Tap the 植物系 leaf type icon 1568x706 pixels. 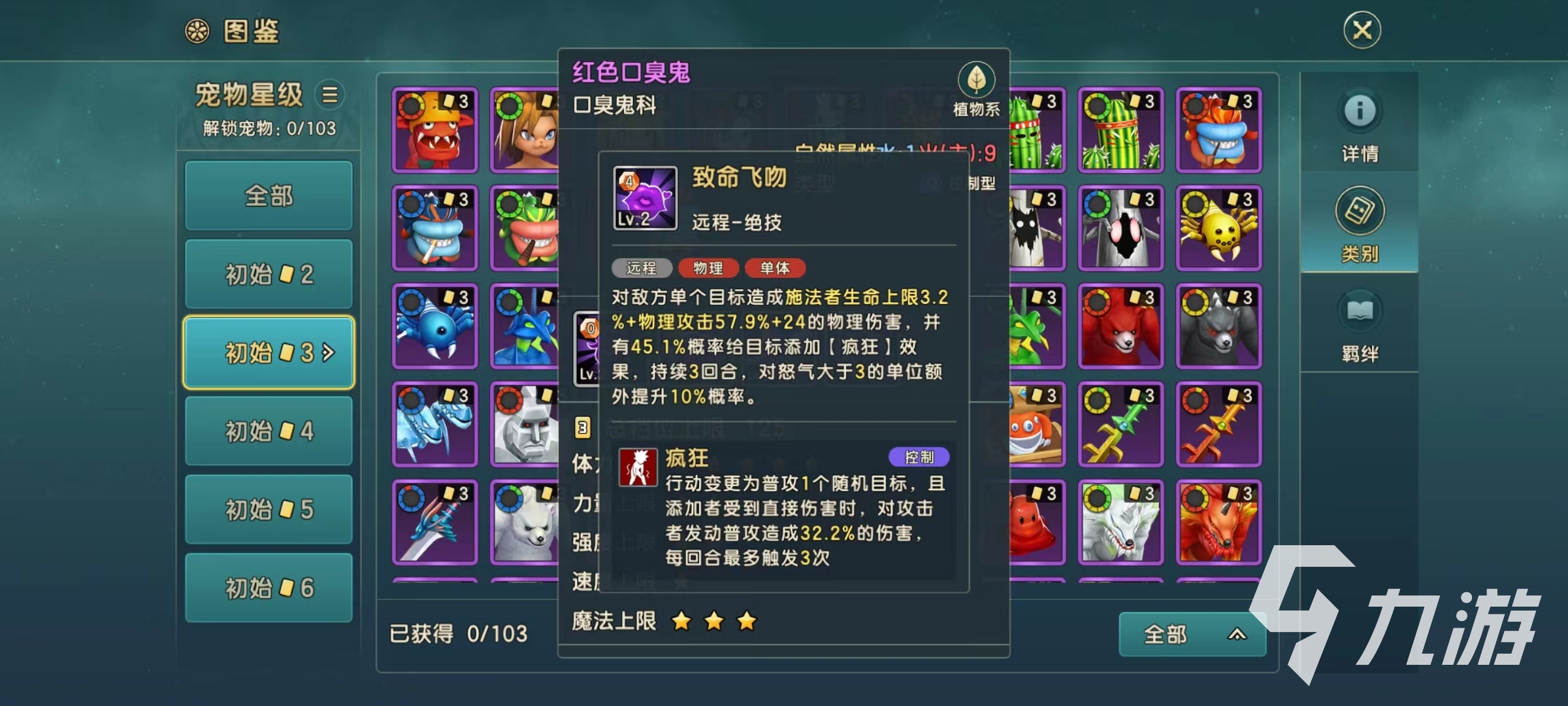pos(976,80)
